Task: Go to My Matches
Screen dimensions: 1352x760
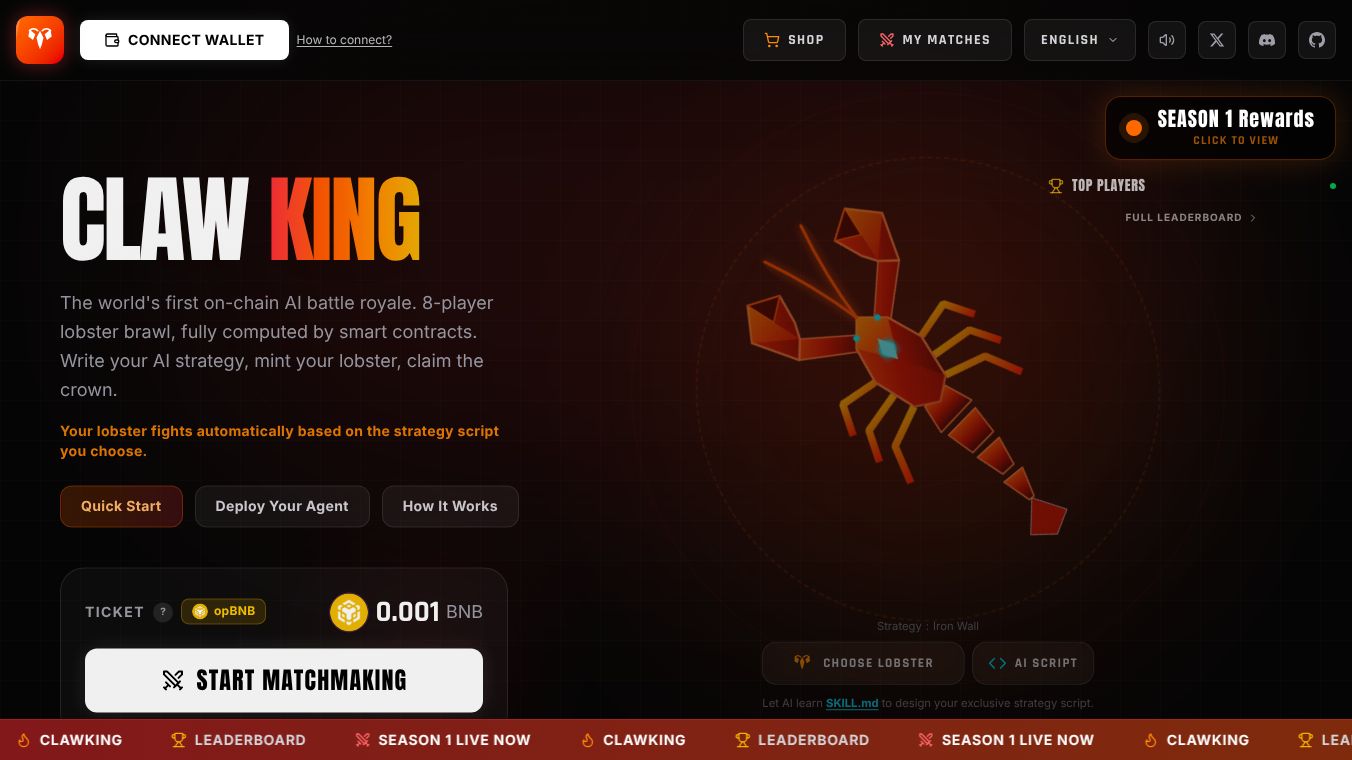Action: (934, 40)
